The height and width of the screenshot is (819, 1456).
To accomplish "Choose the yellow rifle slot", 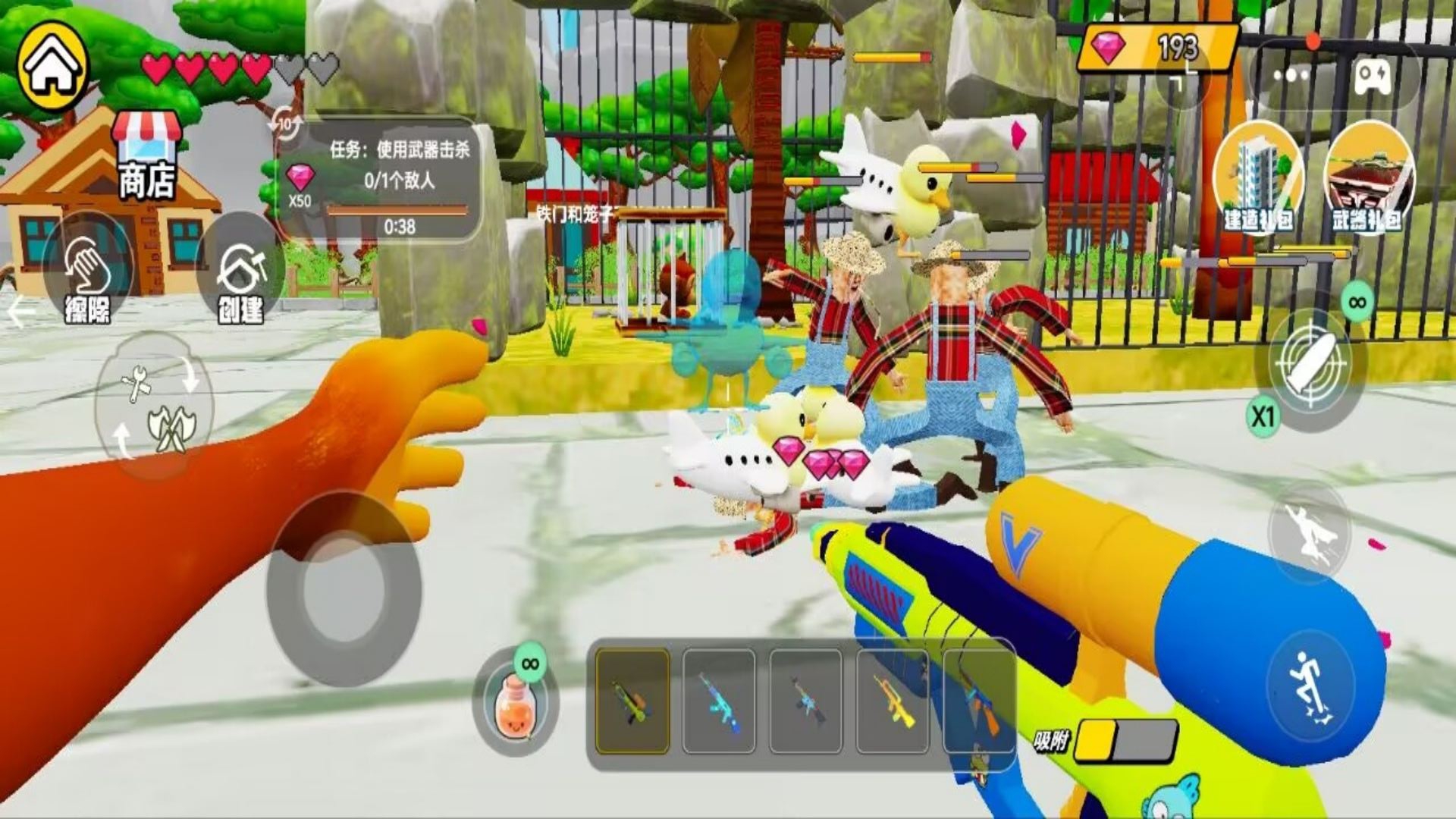I will [892, 701].
